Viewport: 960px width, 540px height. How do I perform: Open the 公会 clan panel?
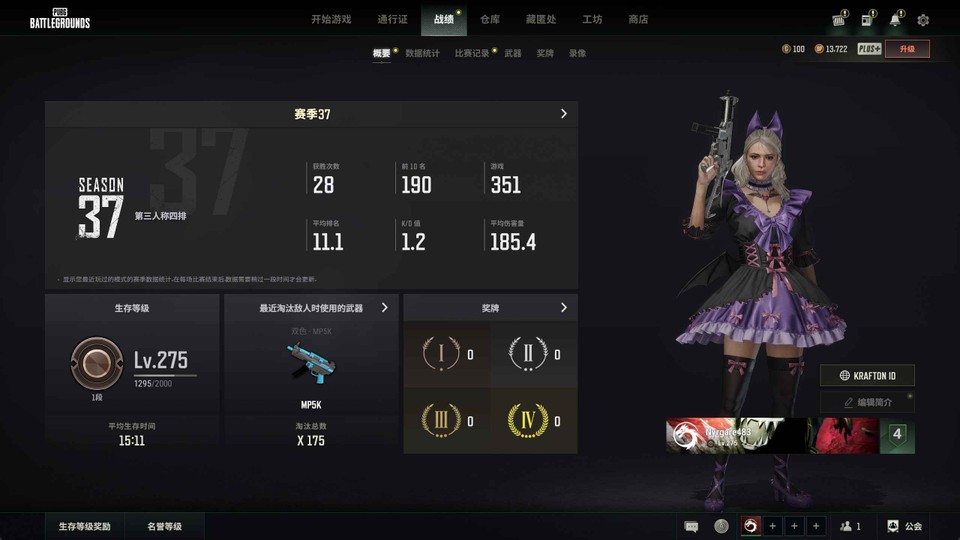click(904, 526)
